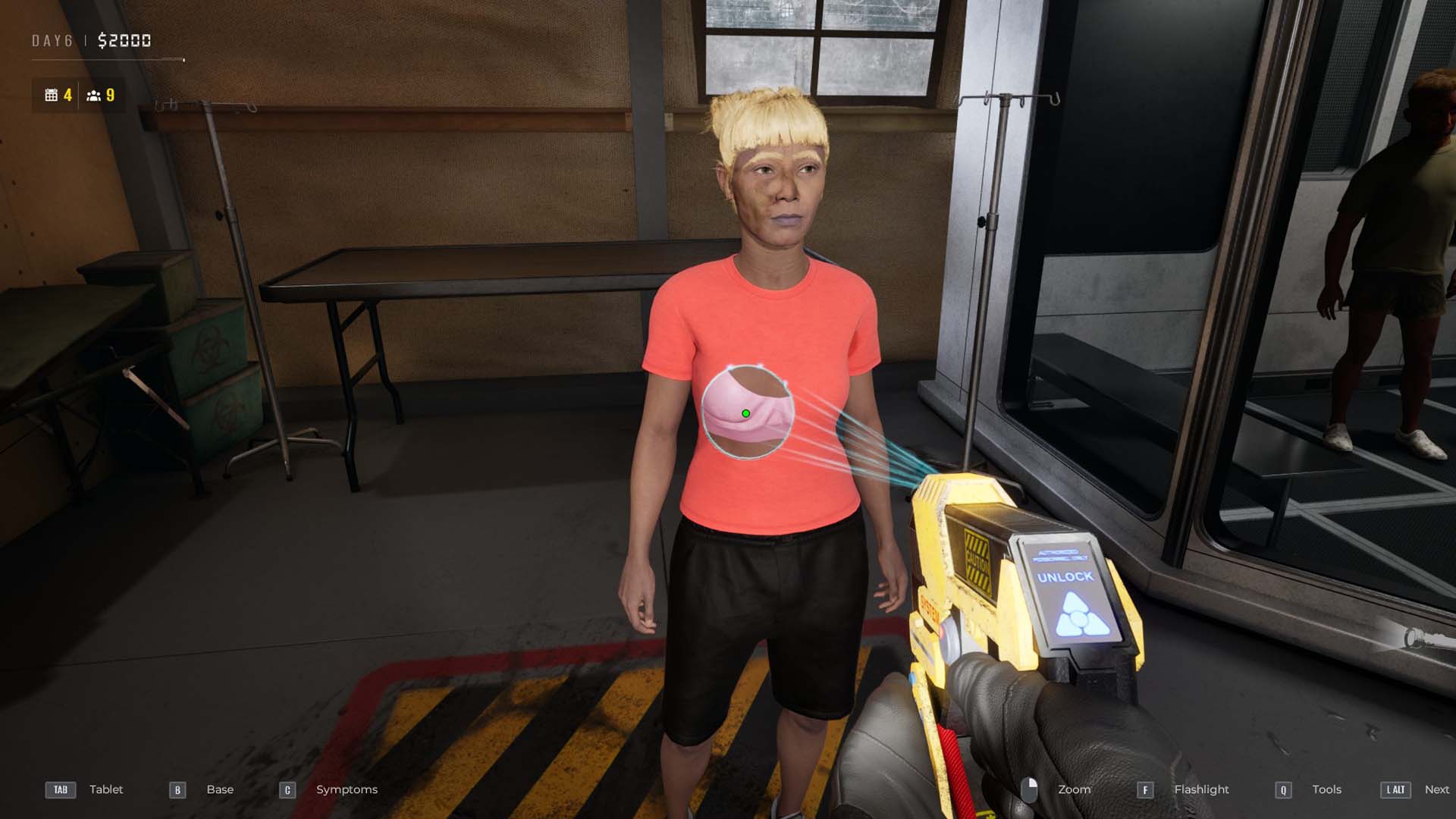This screenshot has width=1456, height=819.
Task: Click the calendar icon in the HUD
Action: pyautogui.click(x=52, y=96)
